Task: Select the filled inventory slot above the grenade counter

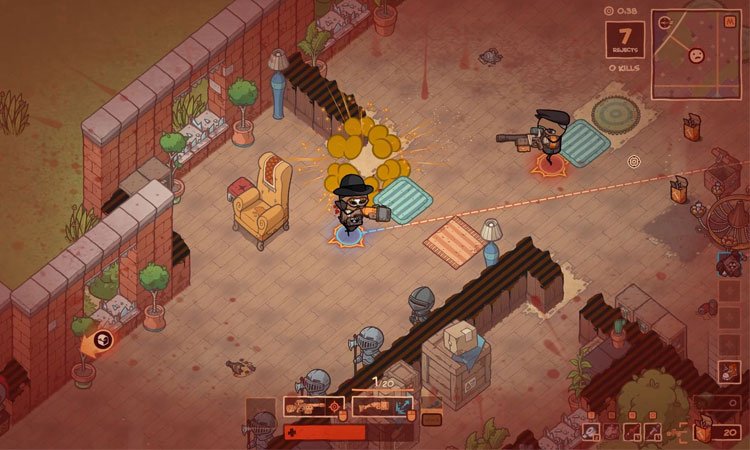Action: point(729,371)
